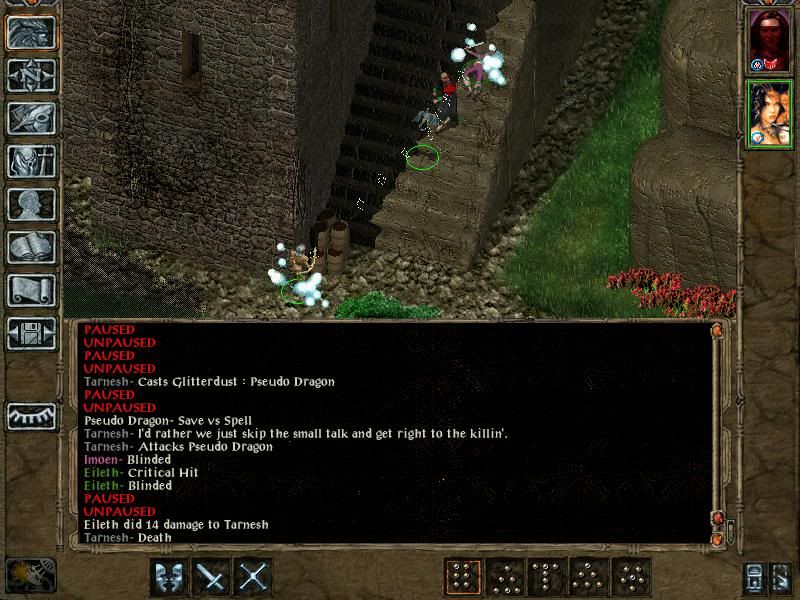Choose the single-sword Attack action

point(212,577)
